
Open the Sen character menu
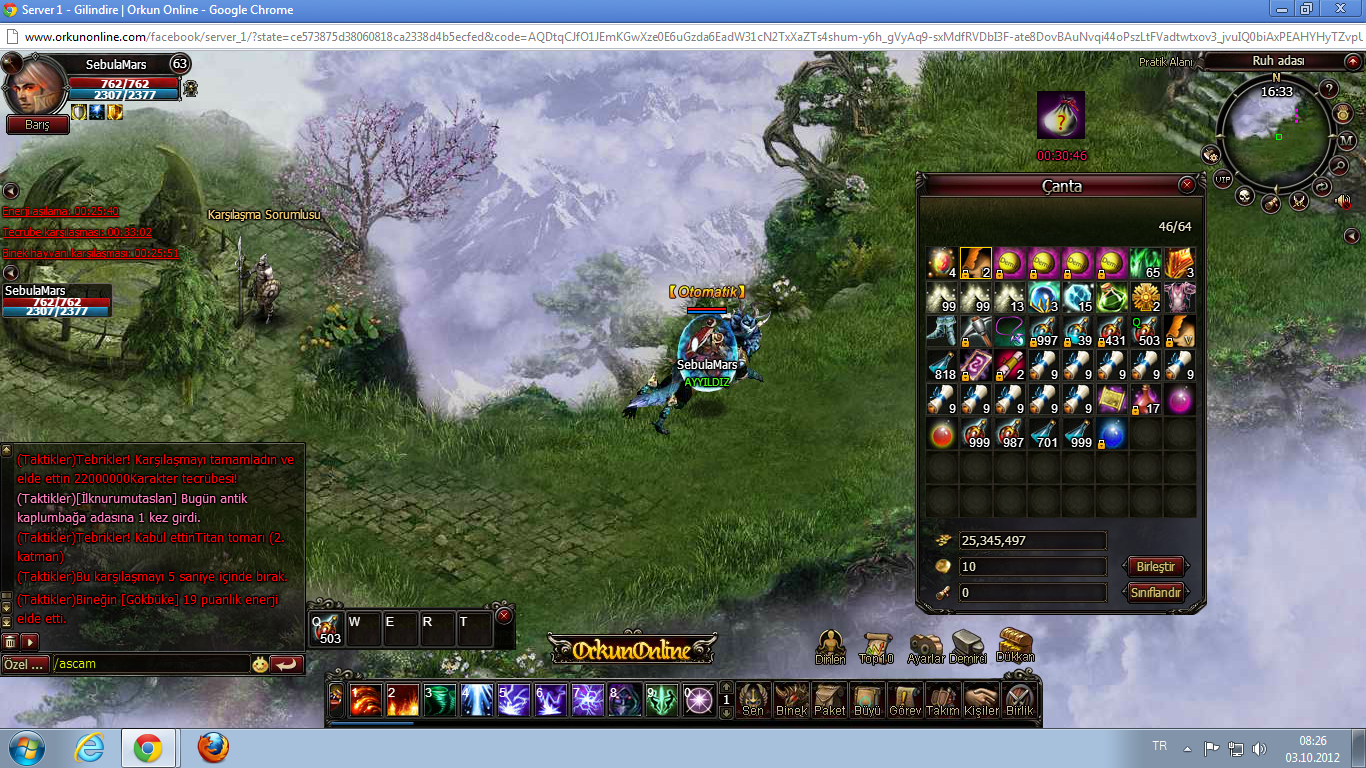752,698
